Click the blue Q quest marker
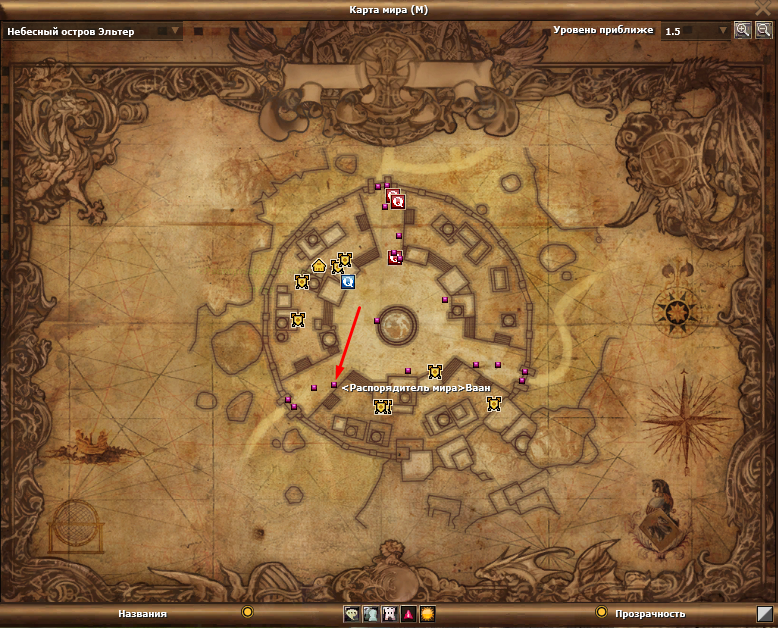Viewport: 778px width, 628px height. 348,282
